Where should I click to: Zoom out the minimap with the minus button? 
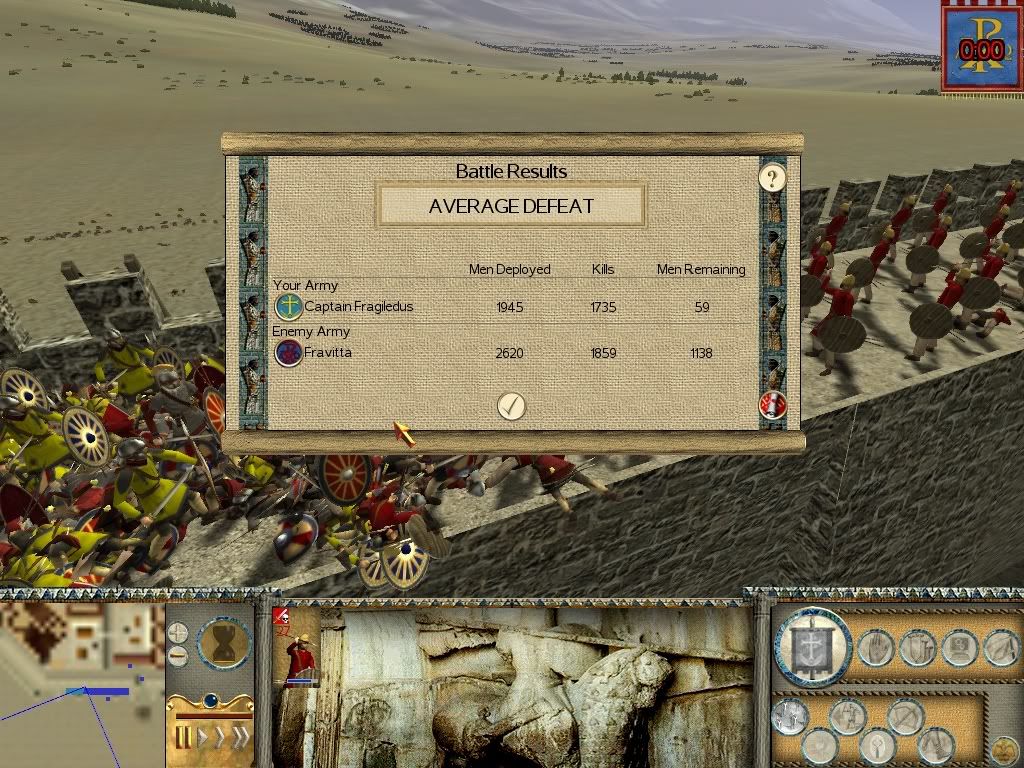click(x=178, y=656)
